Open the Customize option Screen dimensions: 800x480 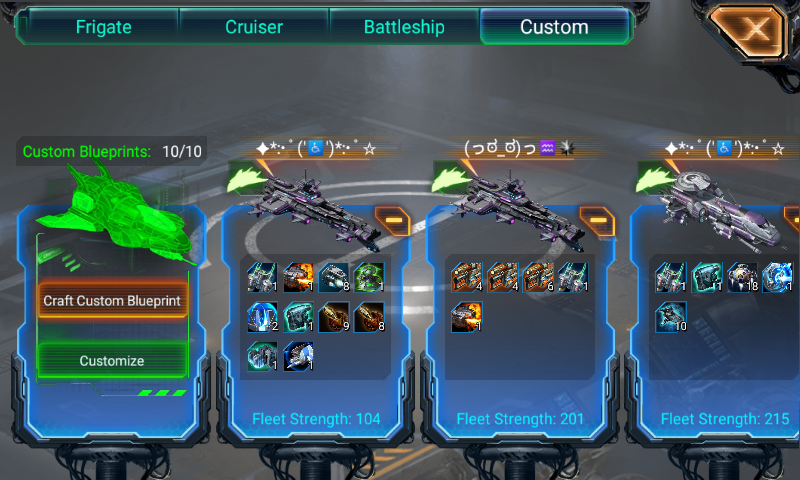point(112,361)
